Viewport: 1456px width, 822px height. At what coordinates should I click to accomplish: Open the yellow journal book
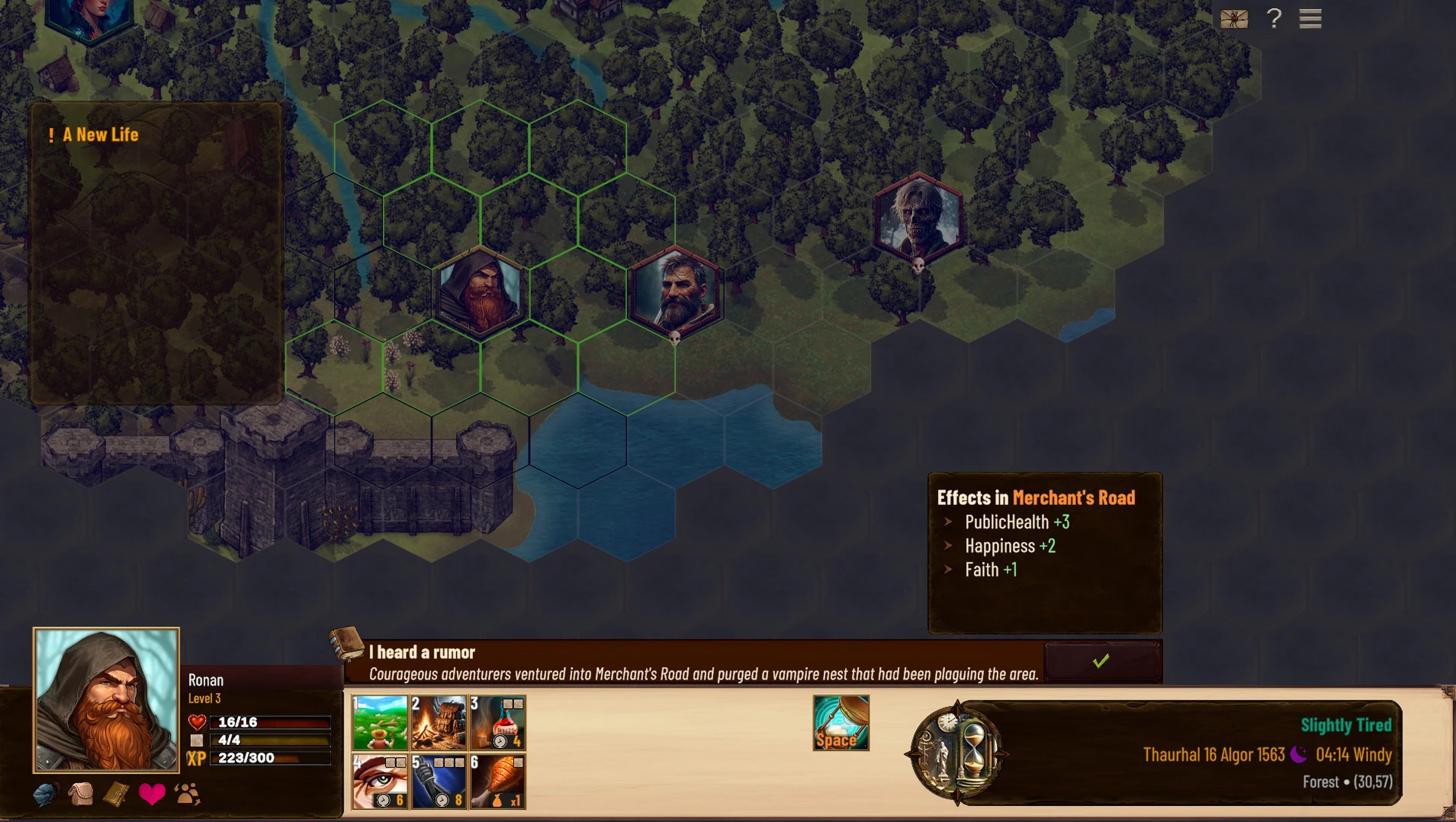tap(116, 794)
